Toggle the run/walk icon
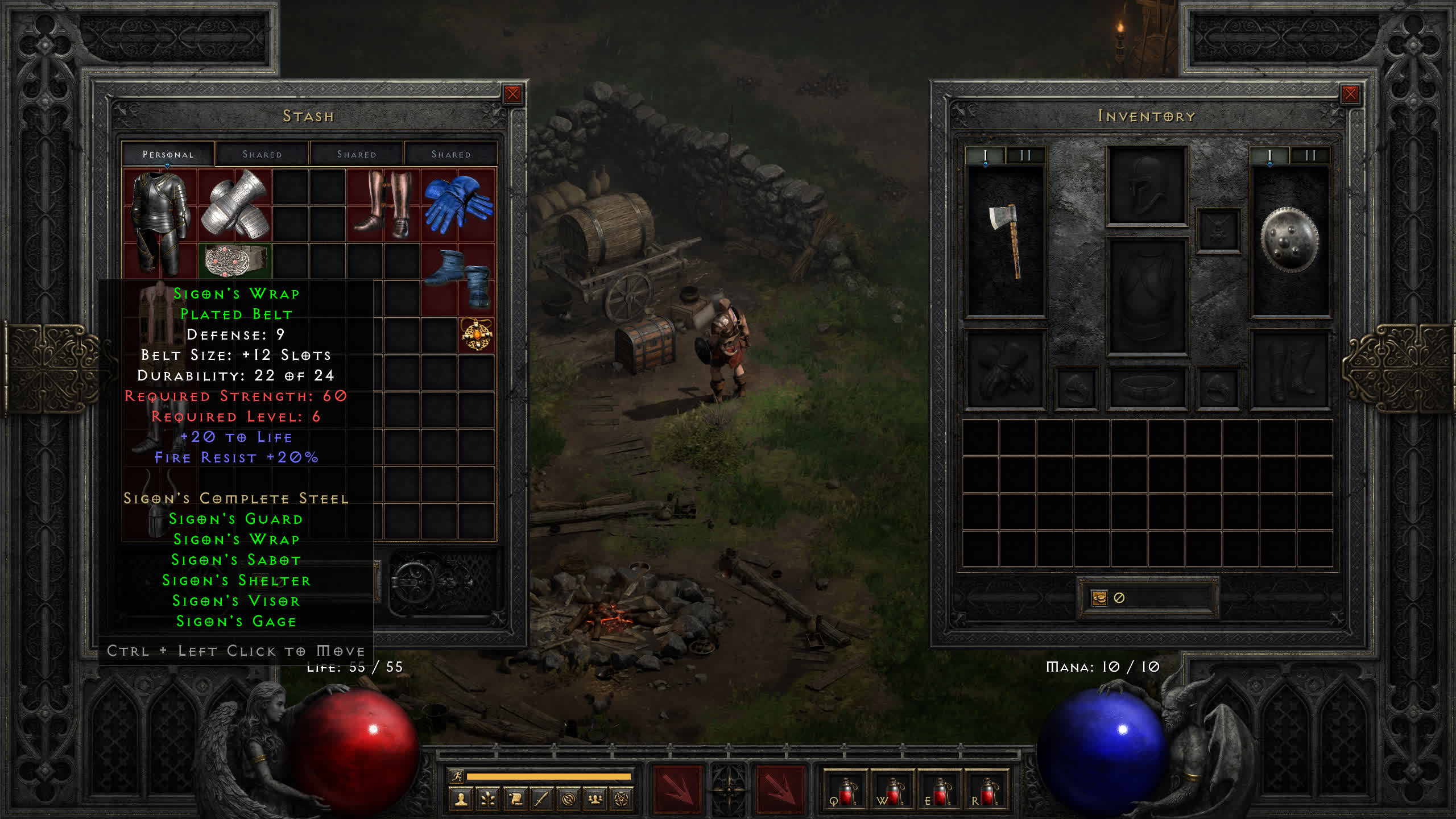The height and width of the screenshot is (819, 1456). pos(457,776)
